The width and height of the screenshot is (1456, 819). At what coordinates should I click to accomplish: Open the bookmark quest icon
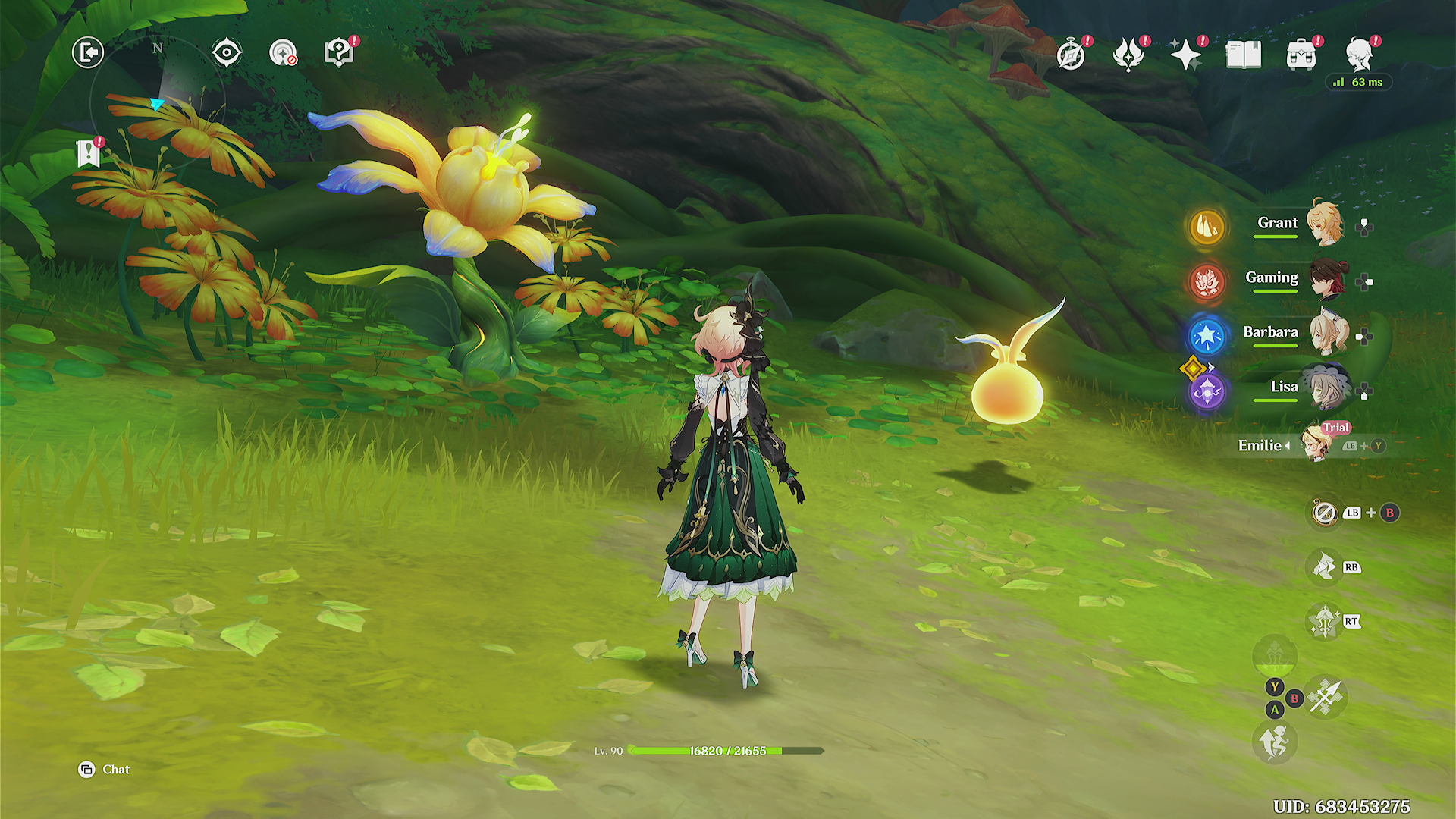[x=89, y=153]
